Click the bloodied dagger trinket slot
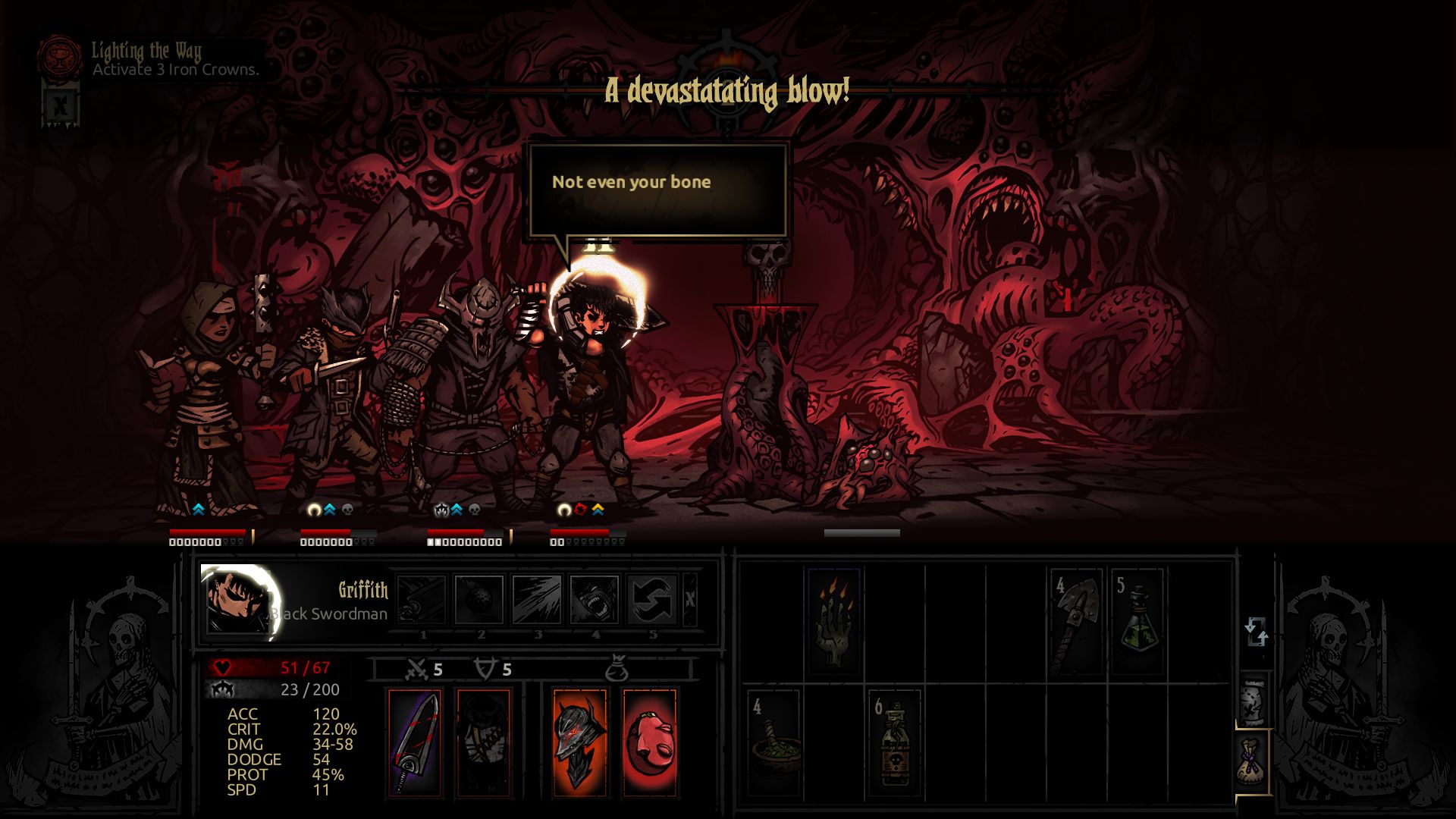The height and width of the screenshot is (819, 1456). click(x=416, y=743)
